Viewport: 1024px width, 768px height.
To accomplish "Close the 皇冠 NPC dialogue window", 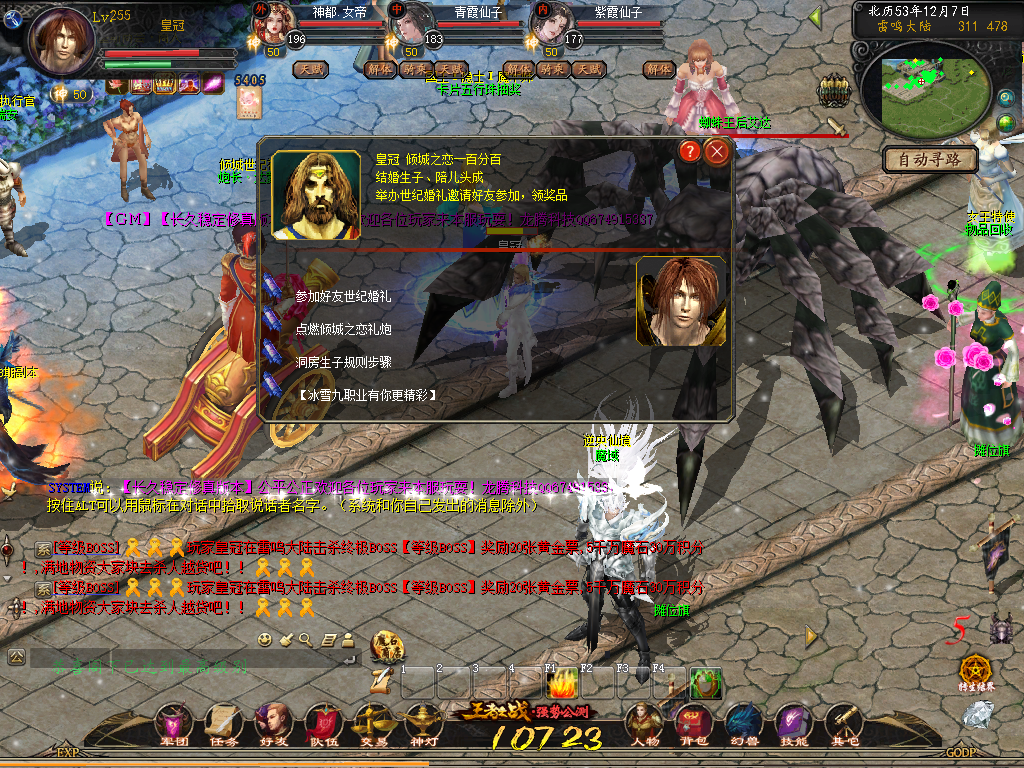I will pos(717,152).
